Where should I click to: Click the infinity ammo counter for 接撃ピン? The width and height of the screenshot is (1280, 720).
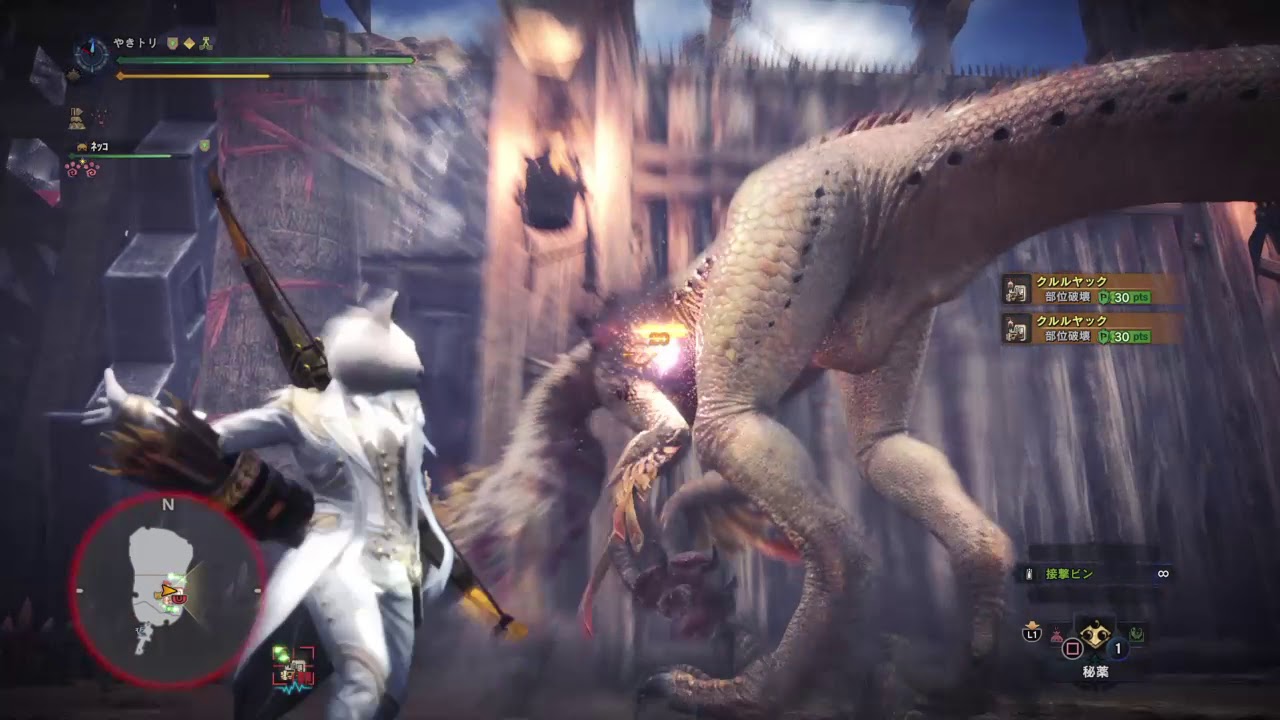[x=1163, y=573]
